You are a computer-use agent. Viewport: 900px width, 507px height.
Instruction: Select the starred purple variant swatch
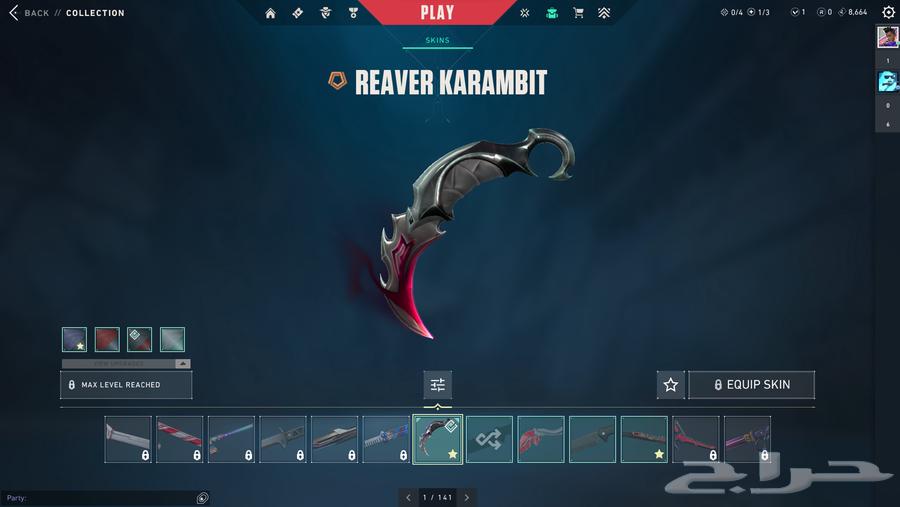(74, 340)
